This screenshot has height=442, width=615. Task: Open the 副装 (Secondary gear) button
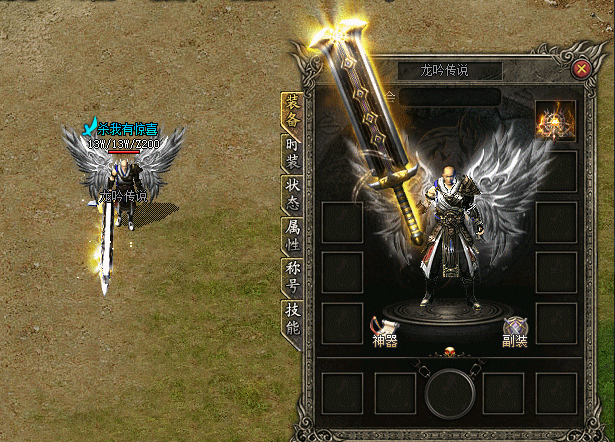(x=515, y=331)
